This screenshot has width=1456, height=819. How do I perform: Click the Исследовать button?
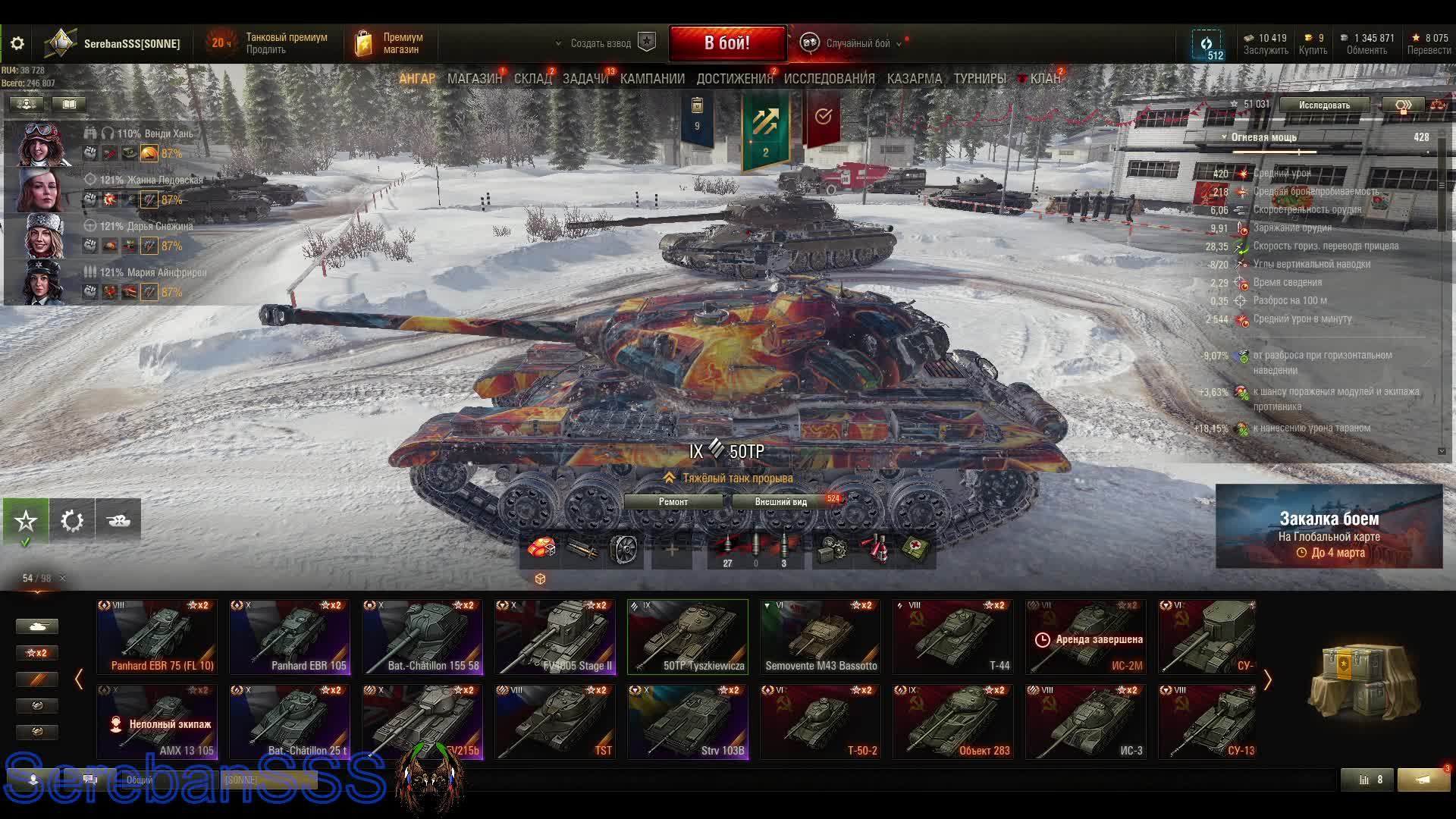tap(1324, 105)
